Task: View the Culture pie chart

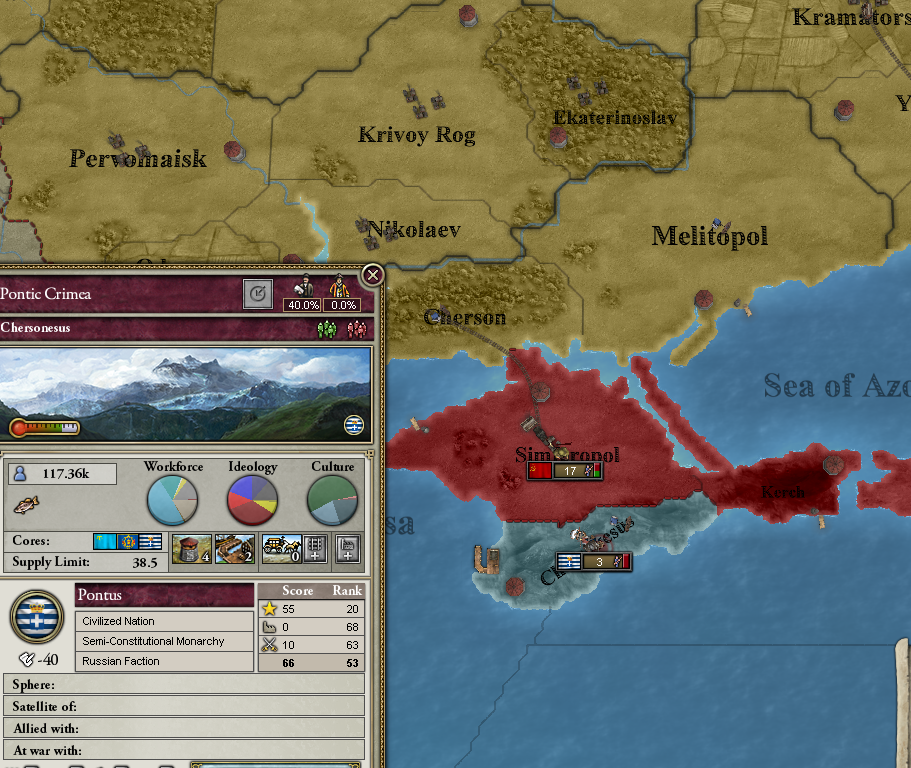Action: coord(332,500)
